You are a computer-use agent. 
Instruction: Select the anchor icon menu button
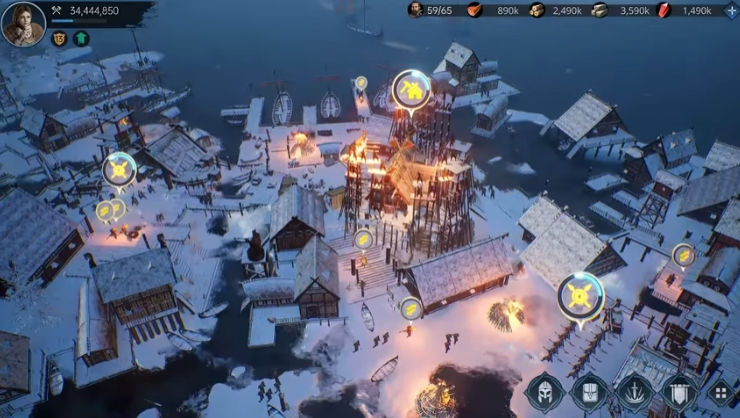[634, 392]
